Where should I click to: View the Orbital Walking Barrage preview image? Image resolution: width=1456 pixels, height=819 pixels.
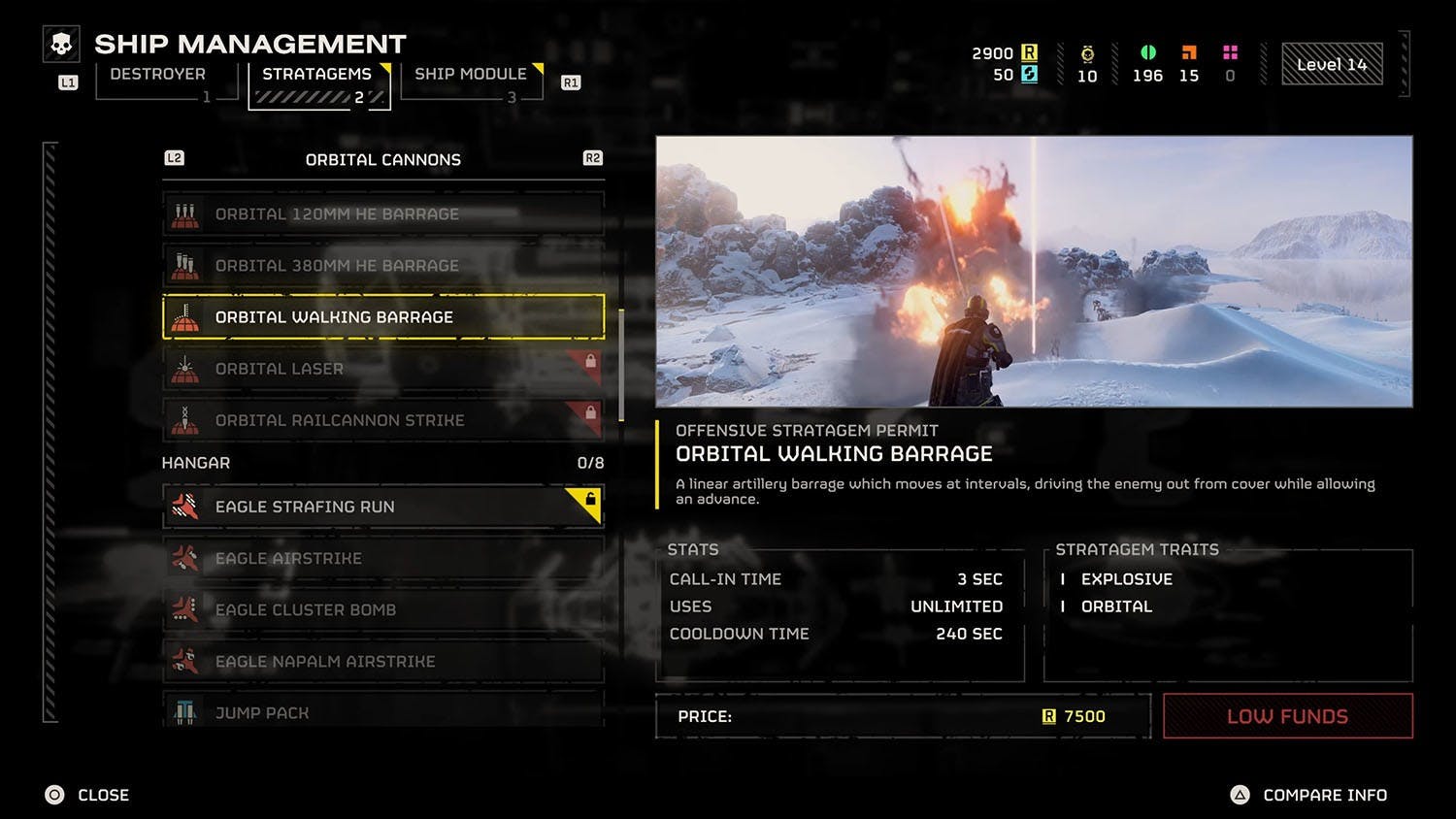pyautogui.click(x=1034, y=272)
